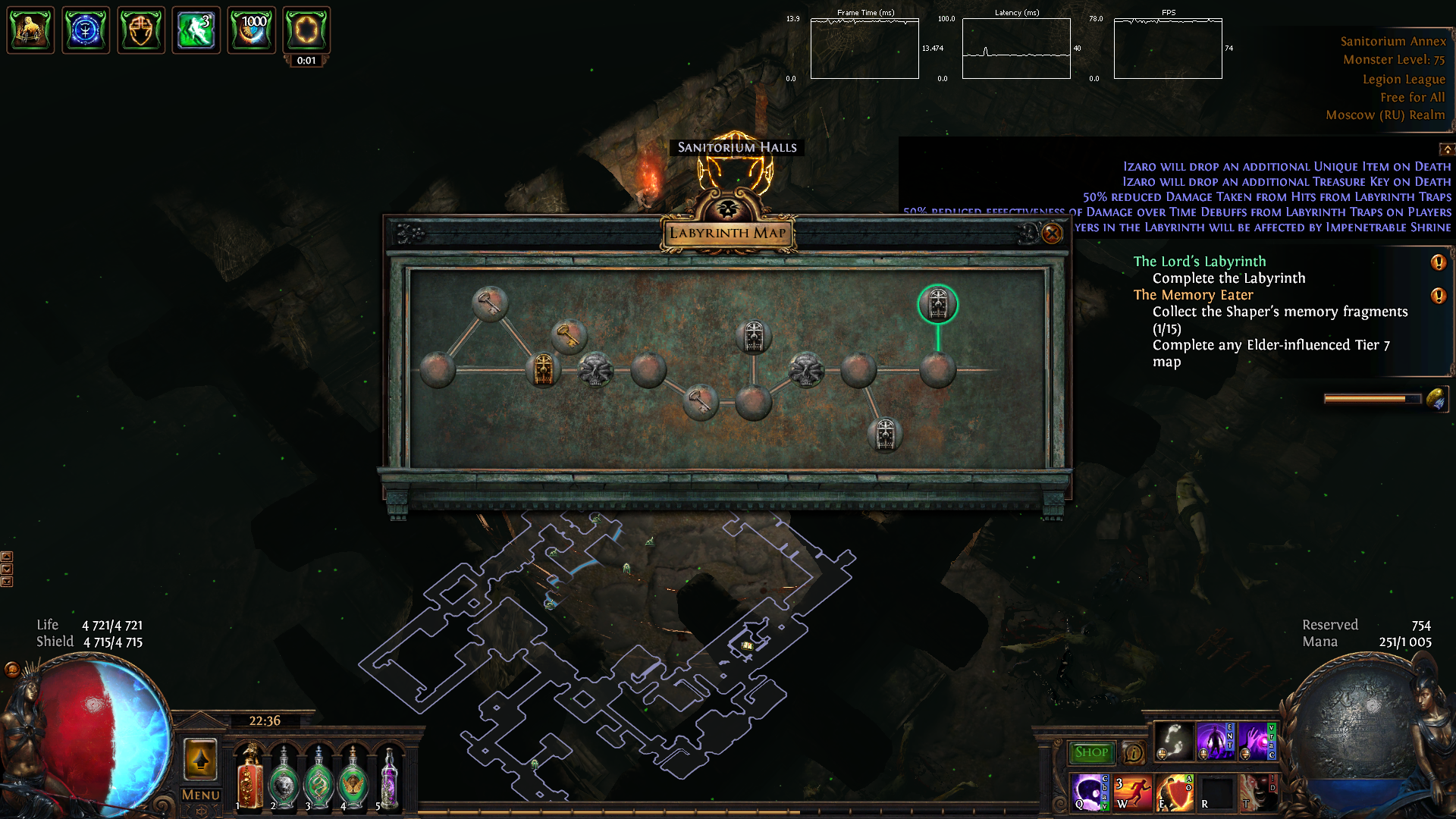Select the footprints move skill slot
The width and height of the screenshot is (1456, 819).
[x=1173, y=741]
